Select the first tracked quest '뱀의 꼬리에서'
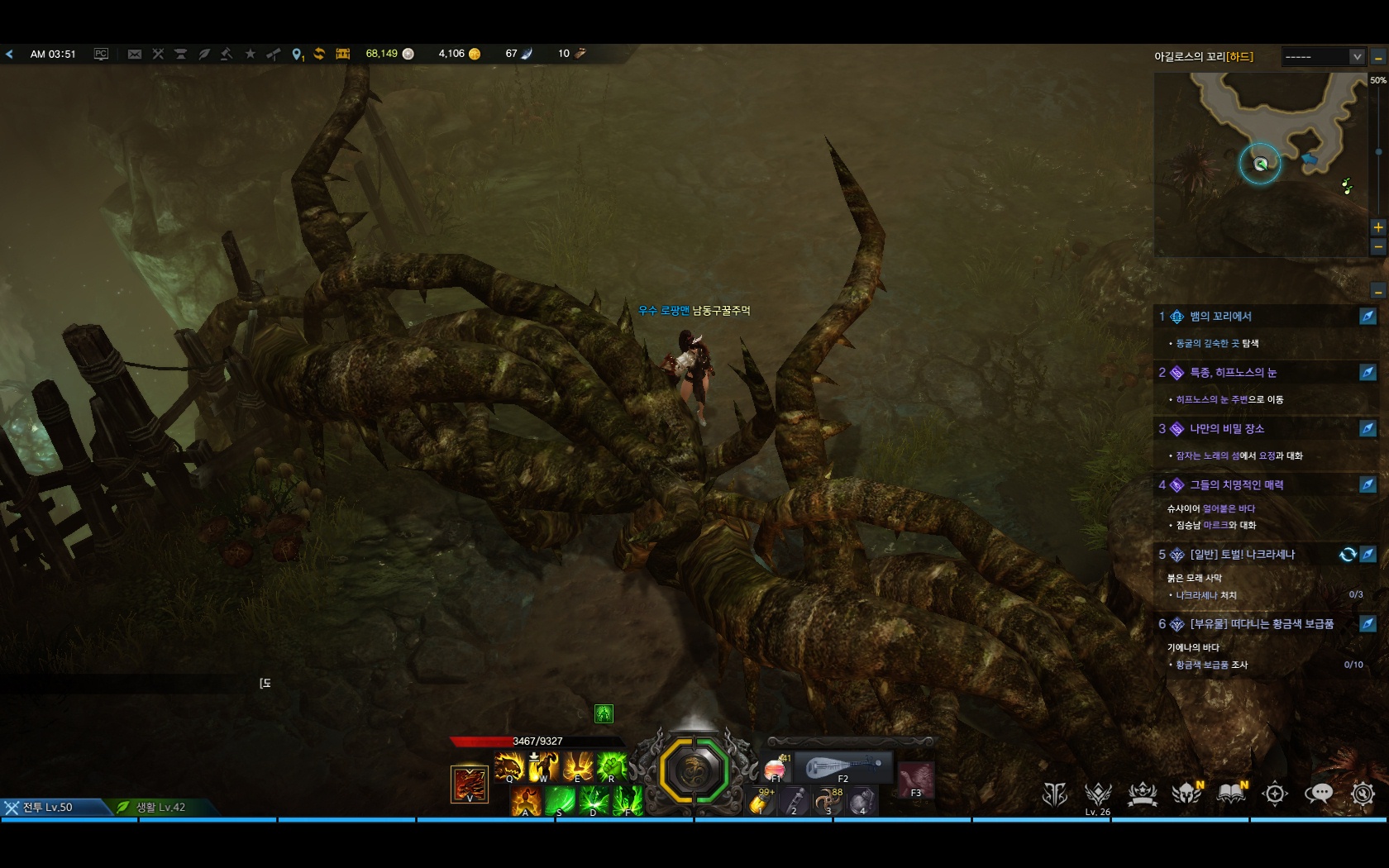This screenshot has width=1389, height=868. coord(1220,317)
